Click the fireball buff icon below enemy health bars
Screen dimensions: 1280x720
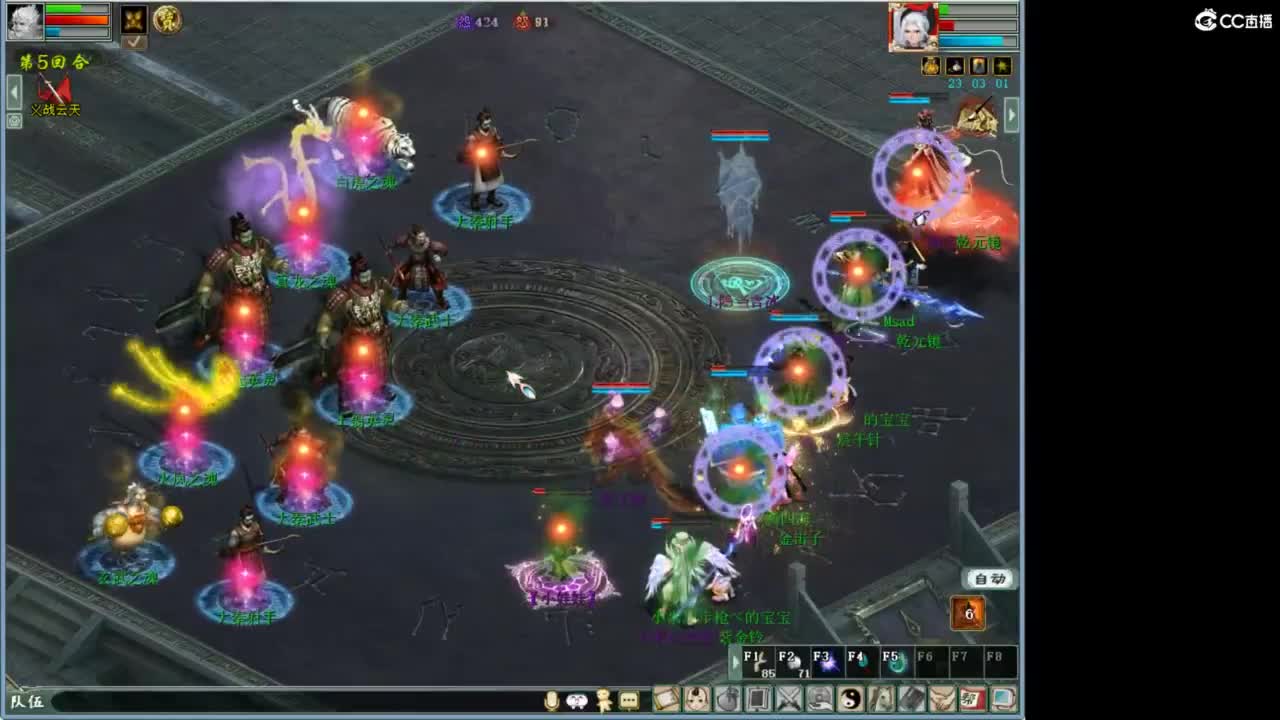pos(977,64)
